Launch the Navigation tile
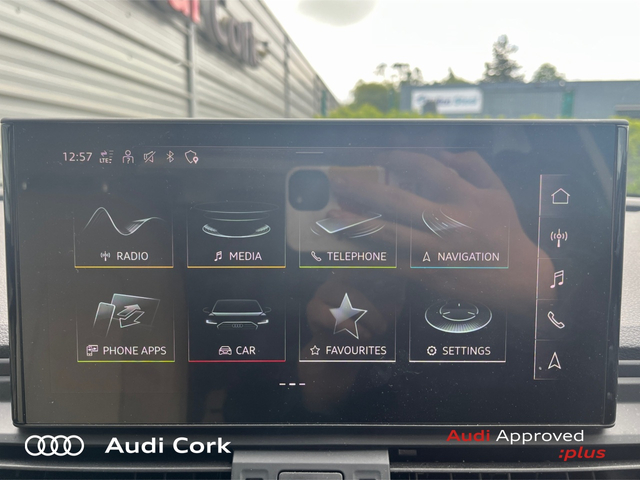The height and width of the screenshot is (480, 640). click(459, 236)
